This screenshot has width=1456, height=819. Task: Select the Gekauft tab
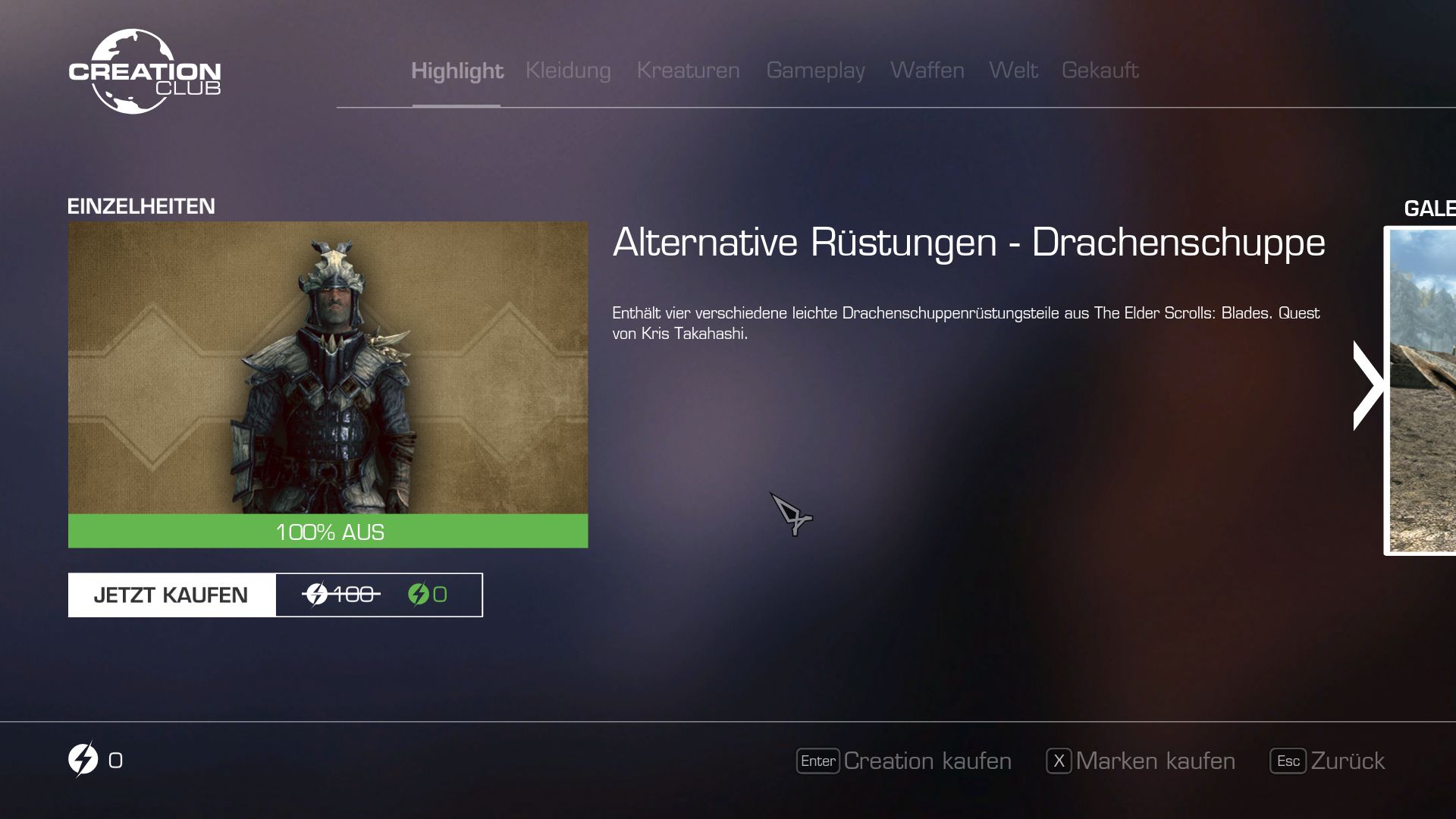(1100, 71)
